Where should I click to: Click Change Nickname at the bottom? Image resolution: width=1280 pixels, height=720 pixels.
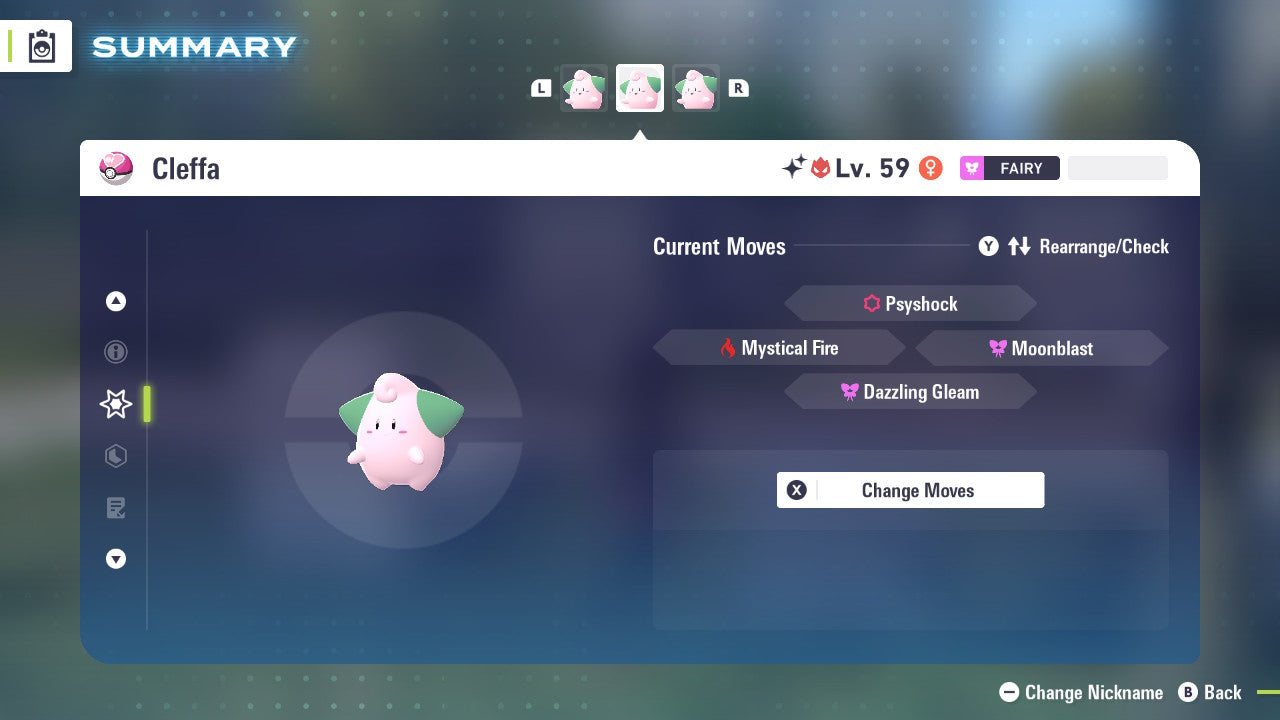coord(1080,692)
